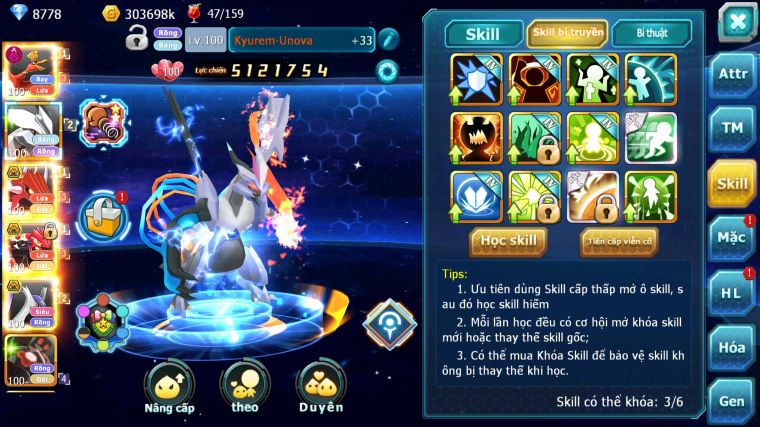Edit the Kyurem-Unova name with the pencil icon
Screen dimensions: 760x427
[388, 39]
